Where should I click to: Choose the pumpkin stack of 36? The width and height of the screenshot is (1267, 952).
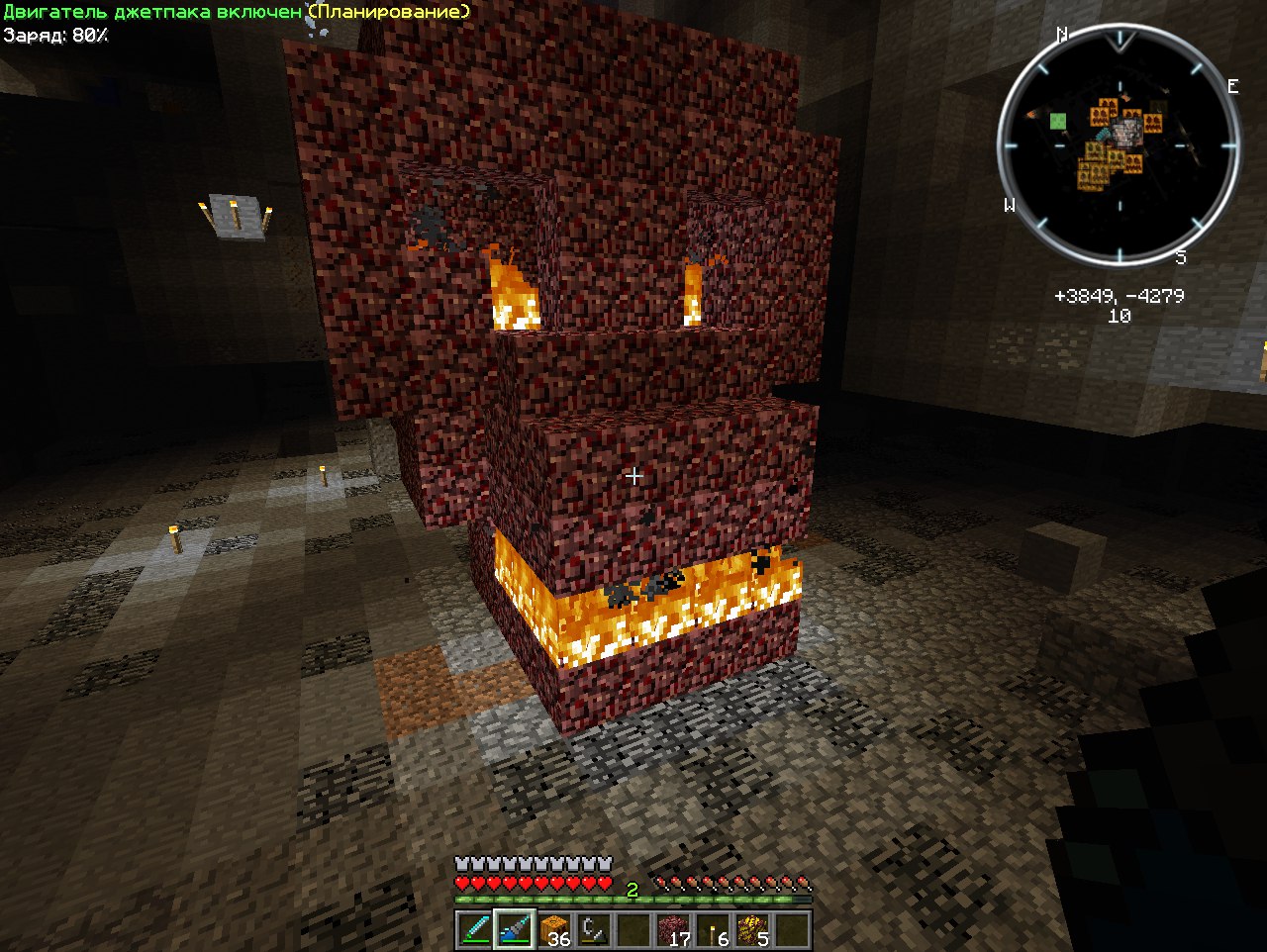pyautogui.click(x=554, y=931)
